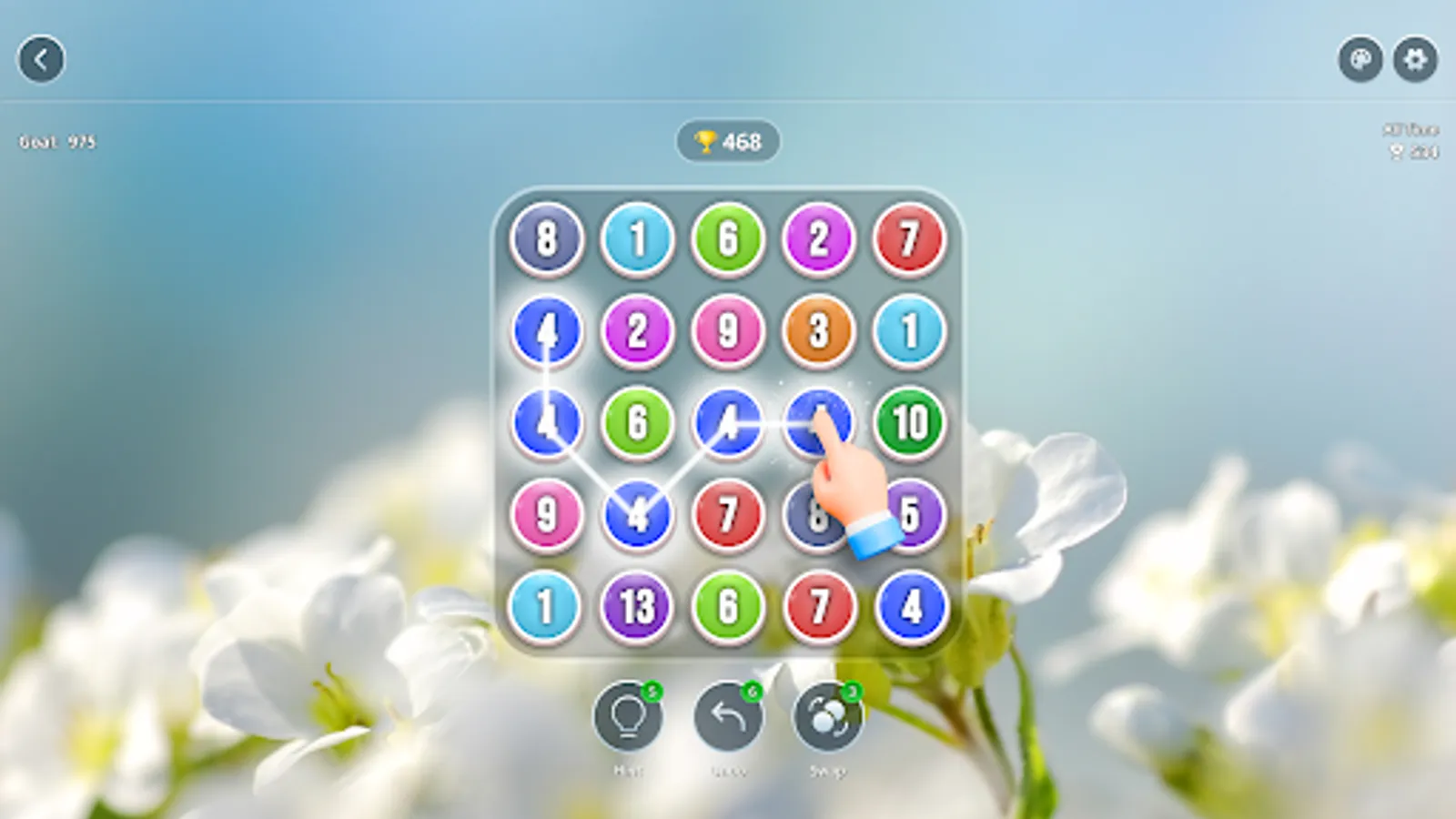Select the Hint lightbulb icon
The height and width of the screenshot is (819, 1456).
[x=630, y=717]
